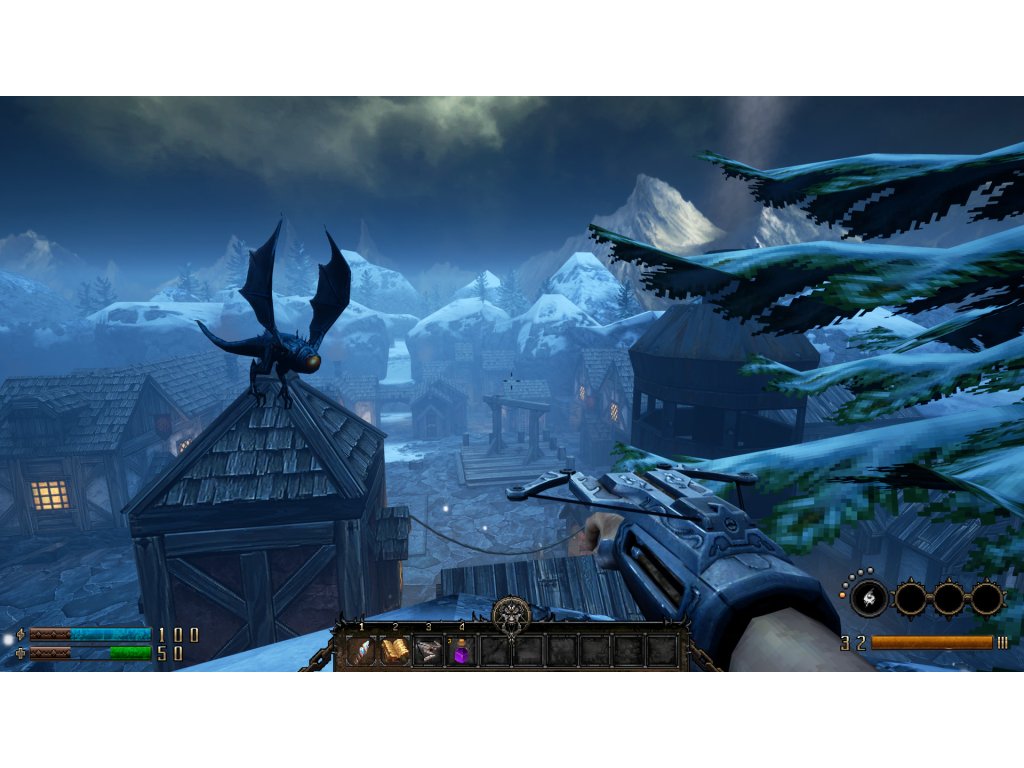Screen dimensions: 1024x768
Task: Equip the crossbow in hotbar slot 3
Action: pyautogui.click(x=428, y=651)
